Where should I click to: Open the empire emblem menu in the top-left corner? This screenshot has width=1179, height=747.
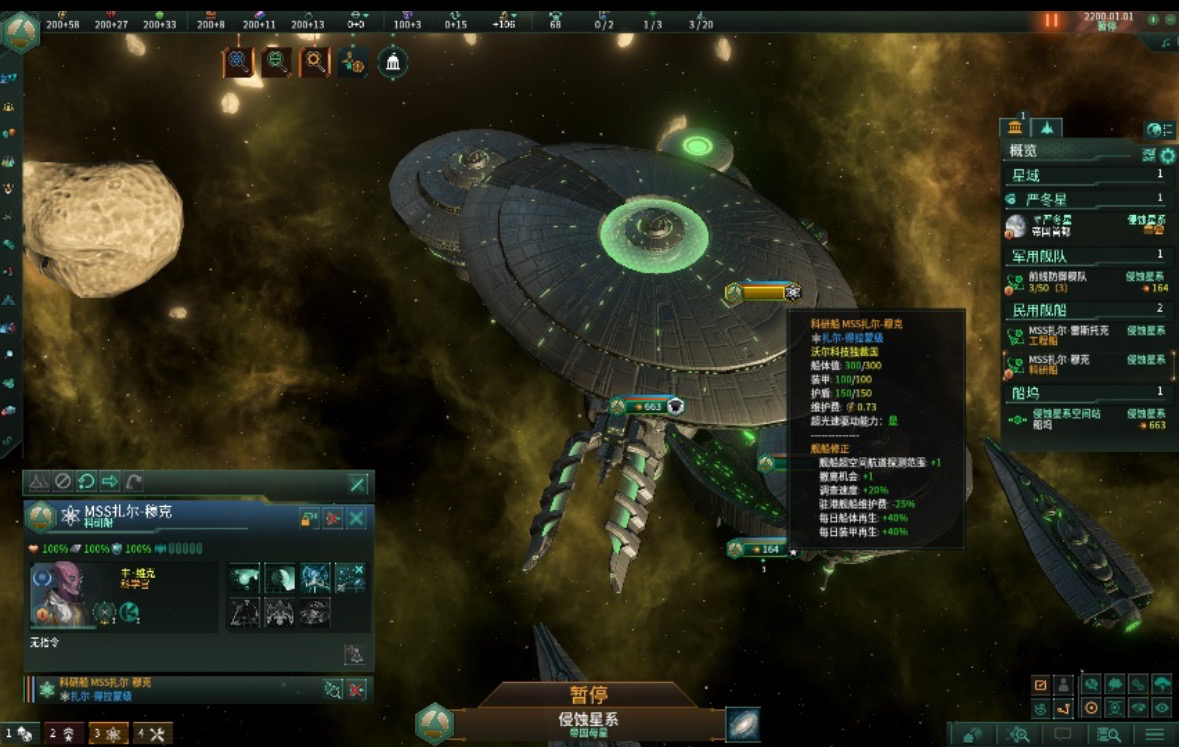pos(21,30)
